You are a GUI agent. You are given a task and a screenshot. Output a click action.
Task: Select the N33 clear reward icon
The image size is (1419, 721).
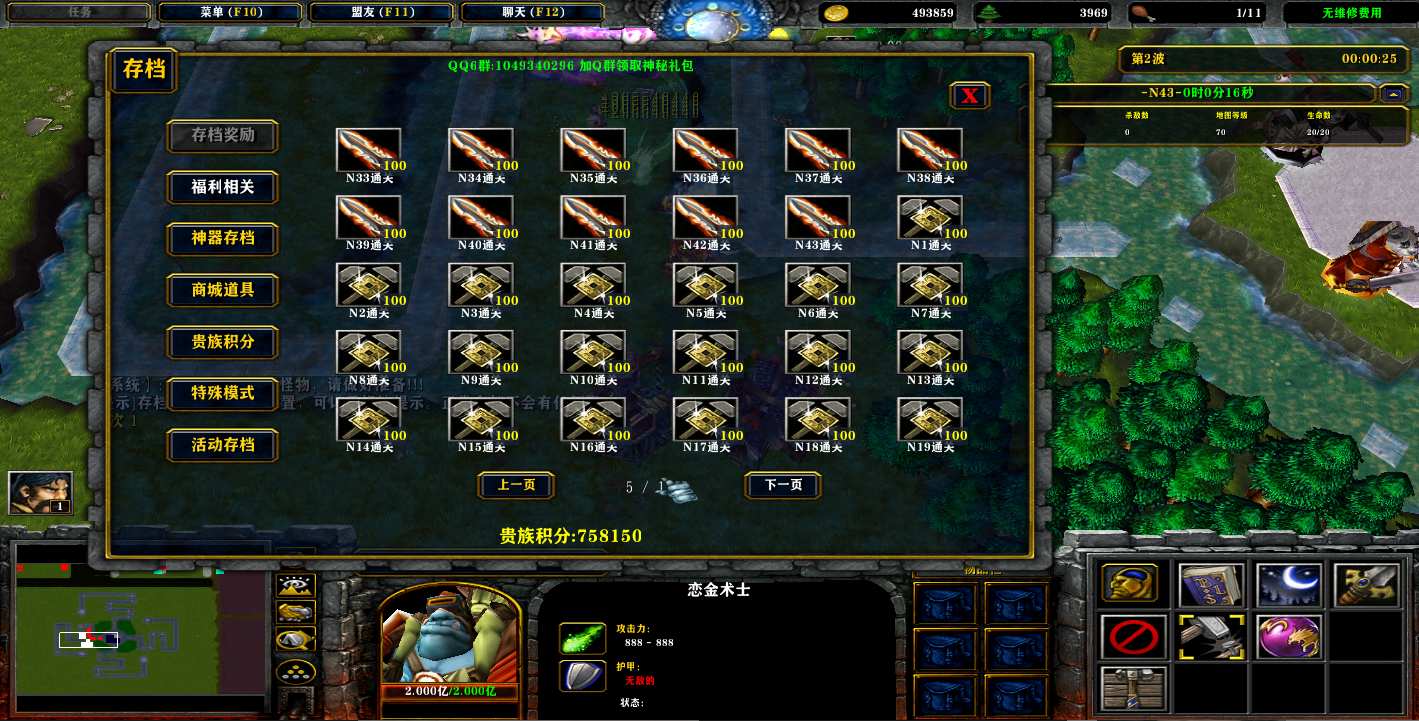tap(368, 151)
